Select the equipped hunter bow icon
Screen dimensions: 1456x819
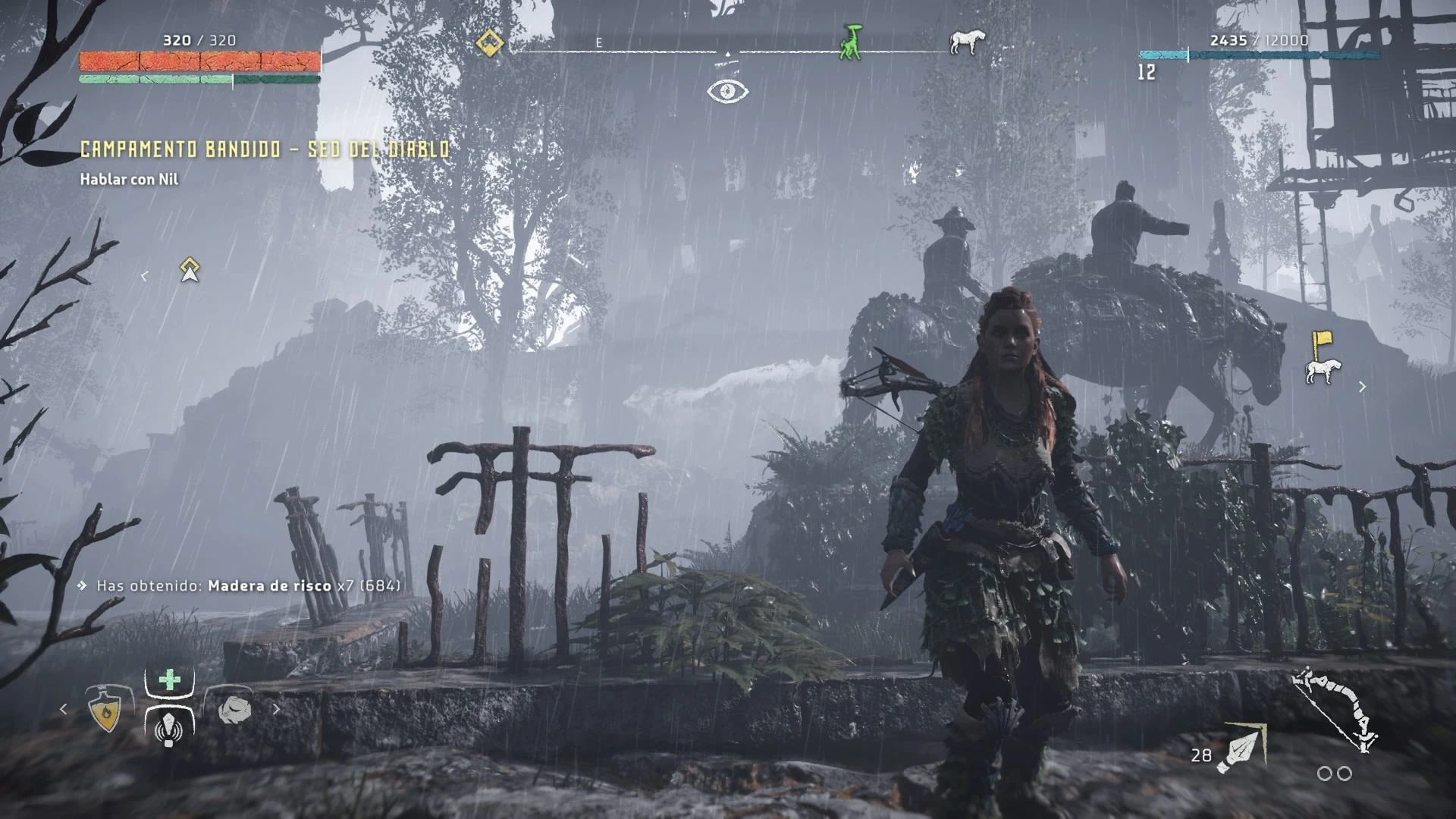(x=1335, y=709)
